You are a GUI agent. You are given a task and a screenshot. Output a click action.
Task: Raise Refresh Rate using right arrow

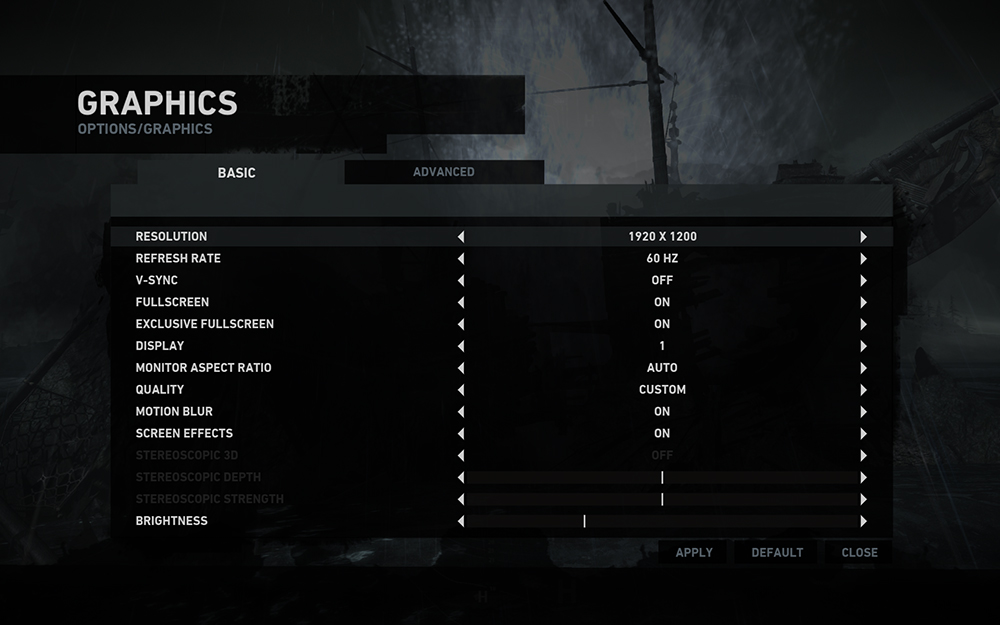(x=863, y=259)
